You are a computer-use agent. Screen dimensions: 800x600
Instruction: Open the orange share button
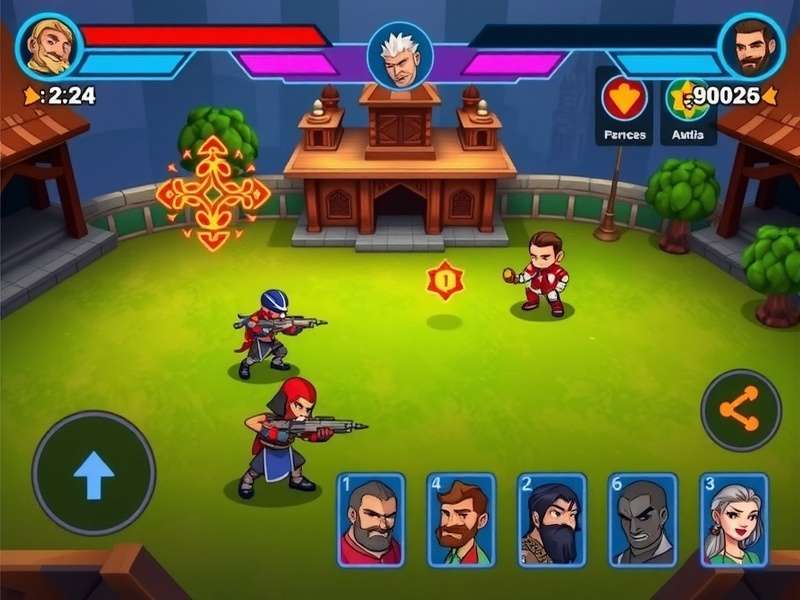[x=740, y=409]
